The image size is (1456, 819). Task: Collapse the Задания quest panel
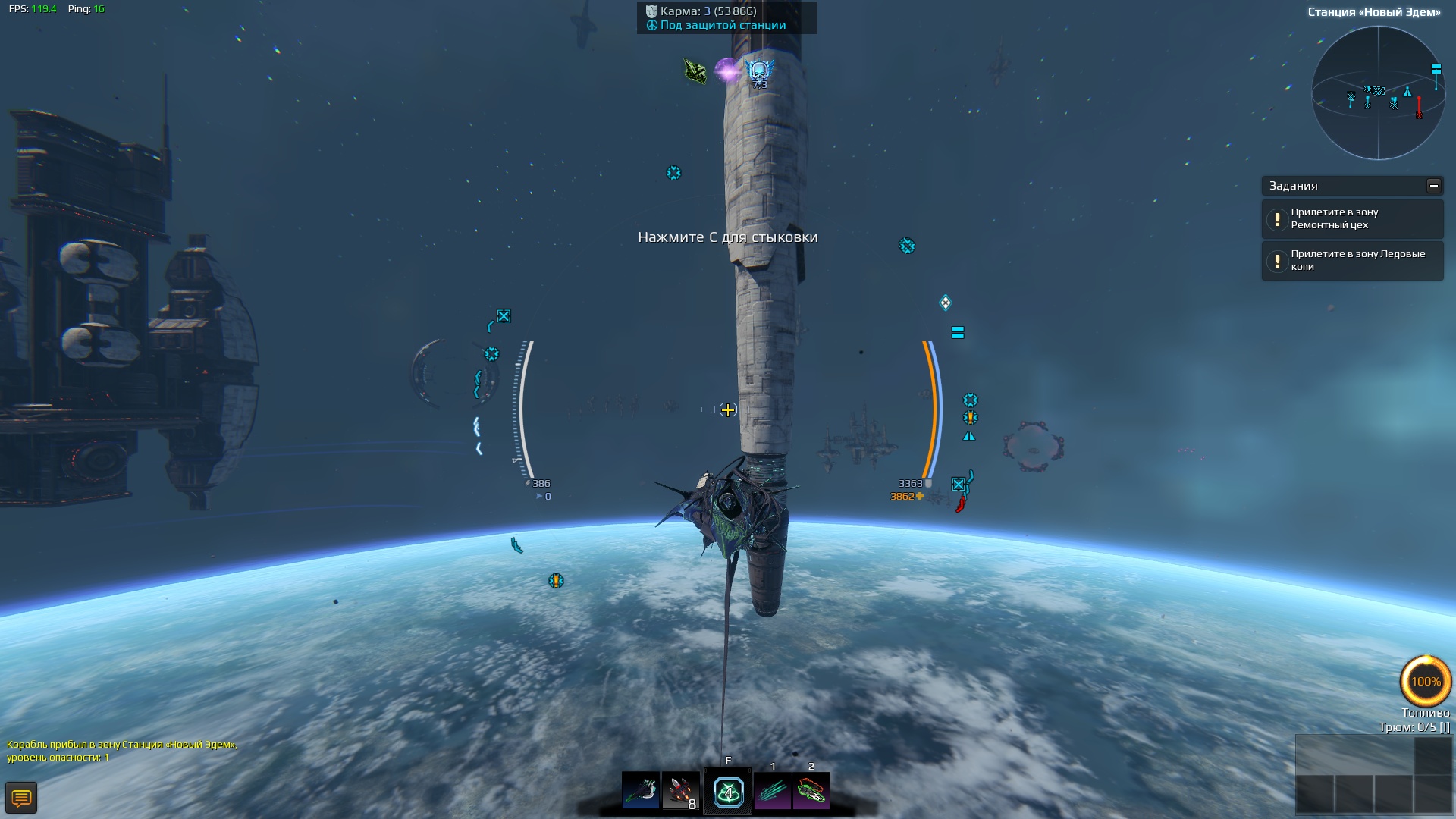1433,186
